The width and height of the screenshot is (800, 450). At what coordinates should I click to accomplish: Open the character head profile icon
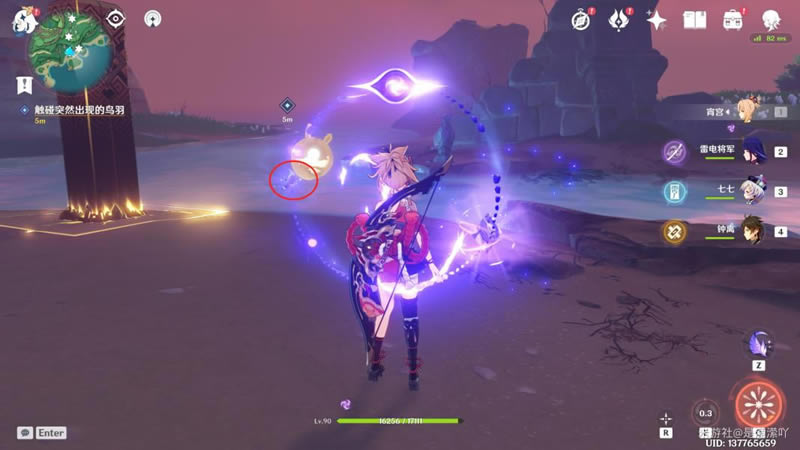pyautogui.click(x=771, y=19)
